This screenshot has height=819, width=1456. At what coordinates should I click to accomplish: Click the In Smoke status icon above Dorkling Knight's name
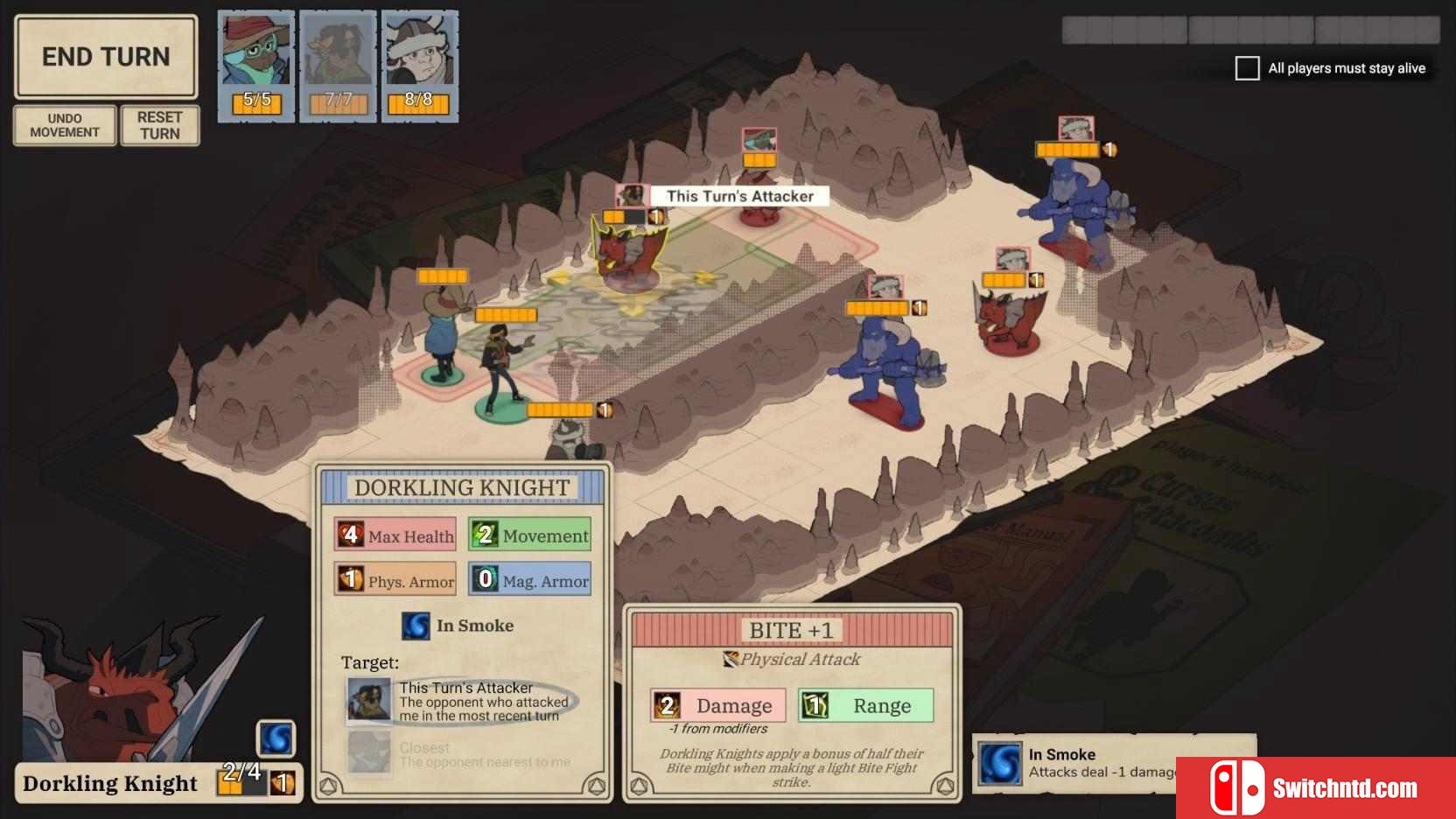[x=276, y=739]
